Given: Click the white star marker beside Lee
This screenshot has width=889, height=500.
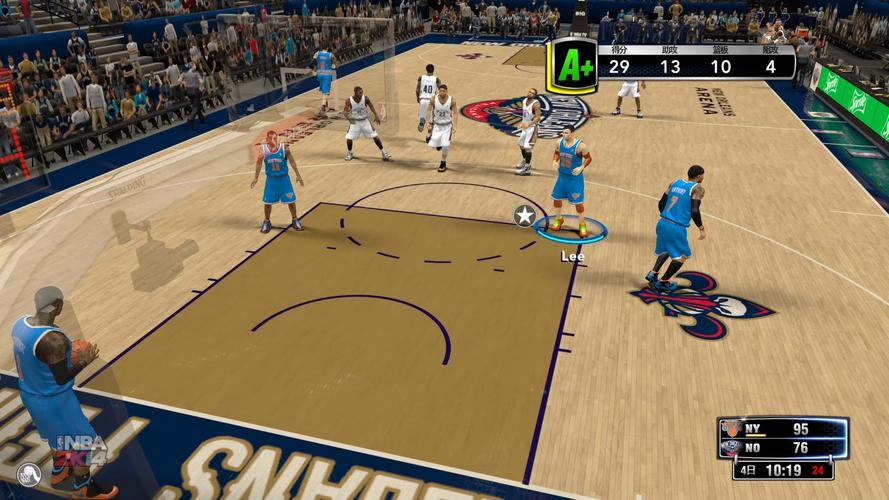Looking at the screenshot, I should point(524,215).
